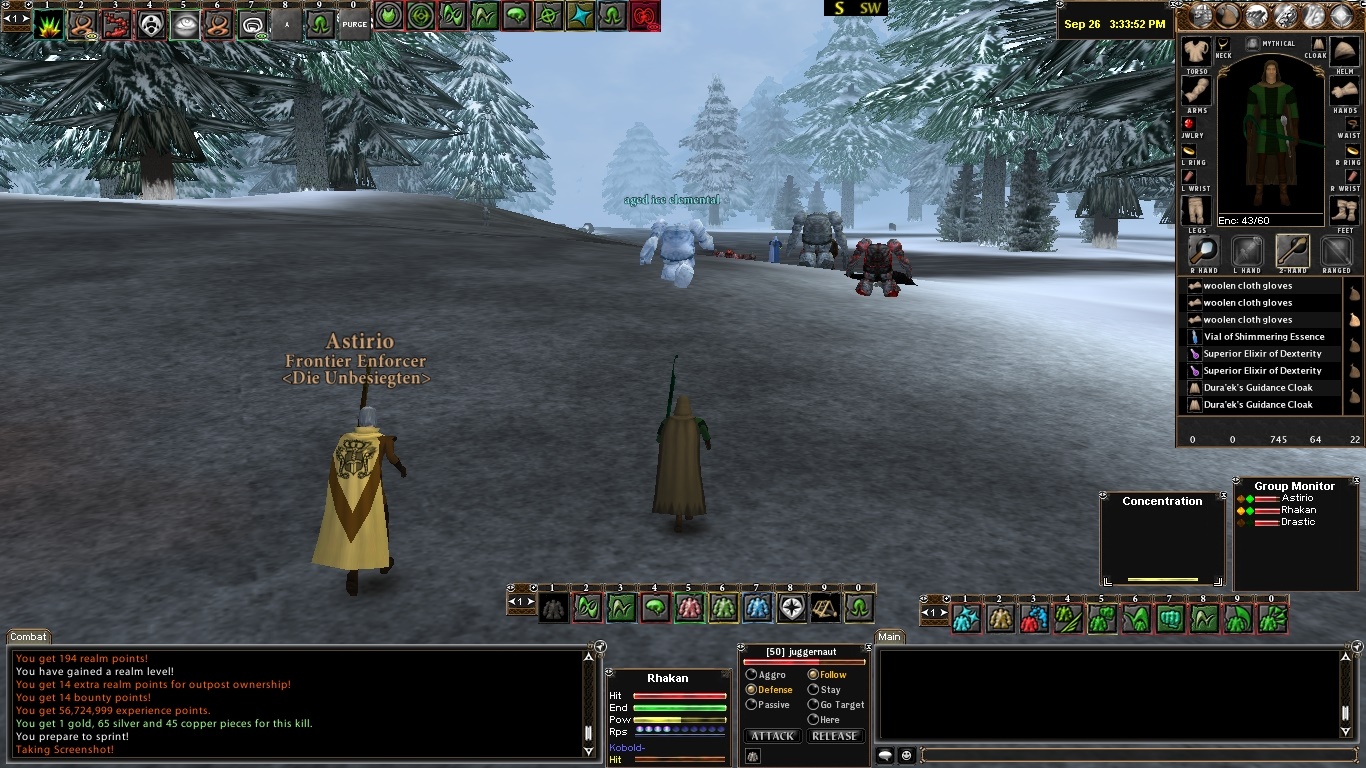1366x768 pixels.
Task: Select the pet Stay command
Action: 813,690
